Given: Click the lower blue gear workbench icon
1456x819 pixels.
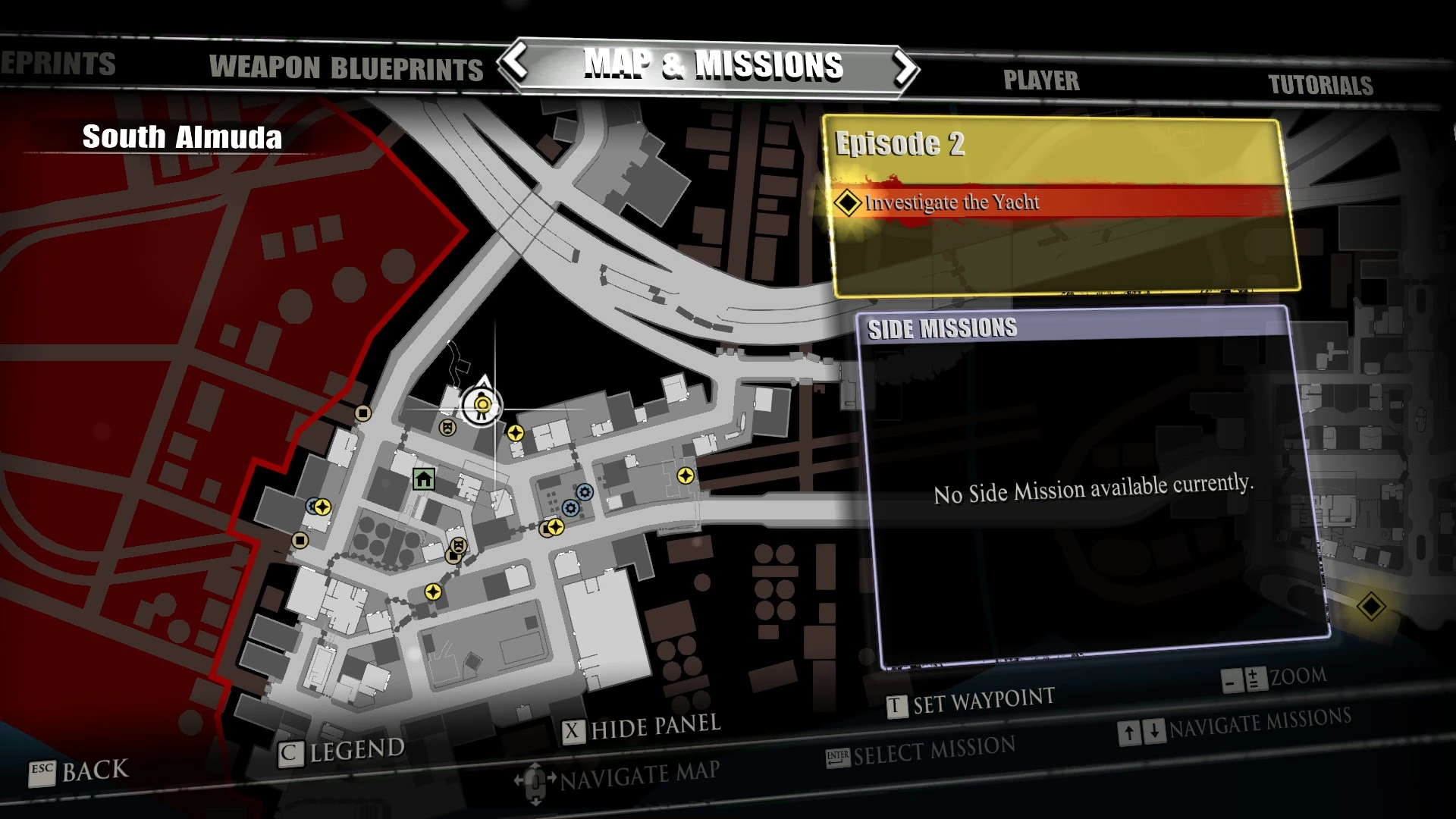Looking at the screenshot, I should (x=570, y=509).
